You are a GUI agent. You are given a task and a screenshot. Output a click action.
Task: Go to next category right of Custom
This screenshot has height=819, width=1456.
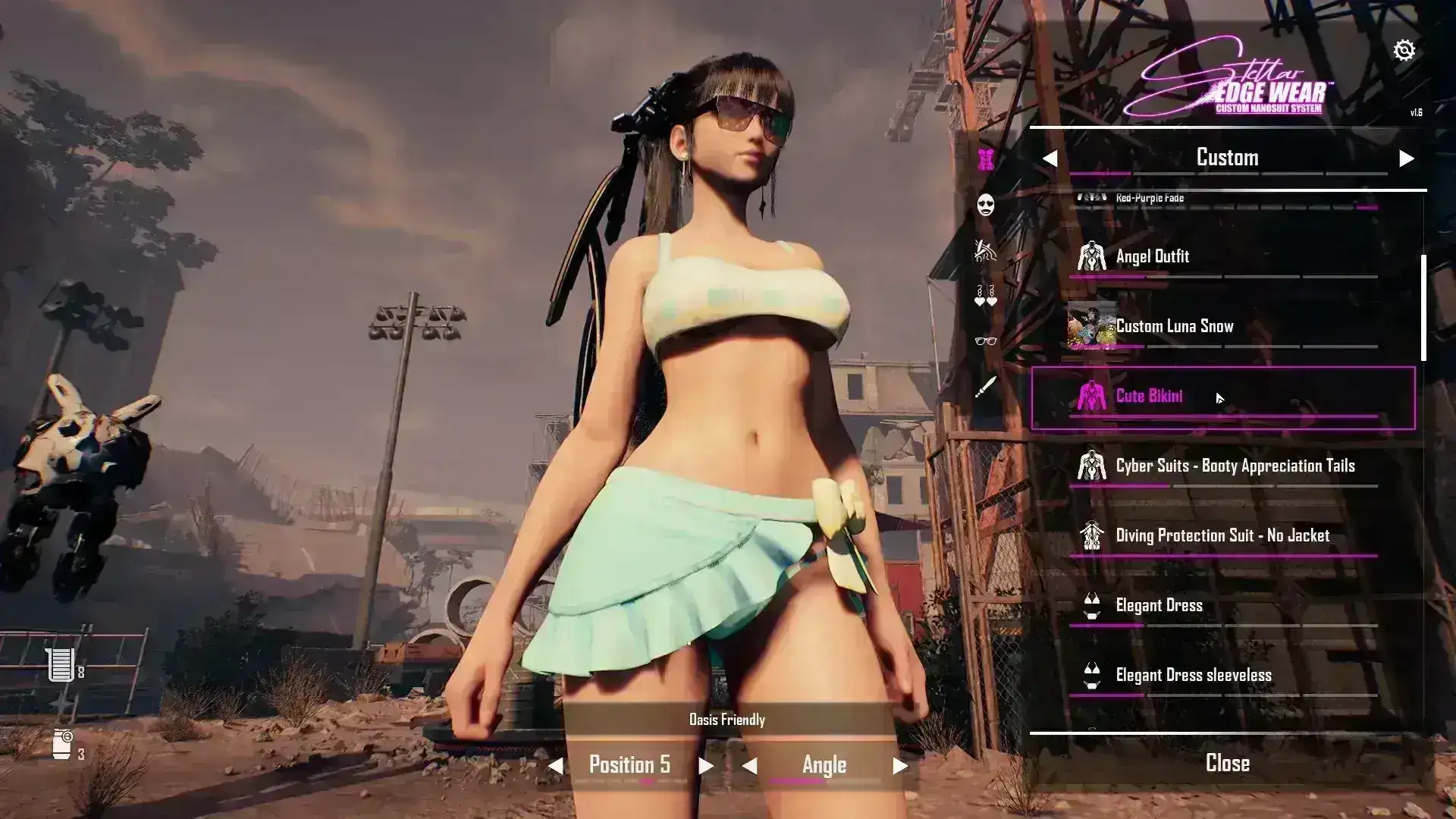[x=1406, y=158]
